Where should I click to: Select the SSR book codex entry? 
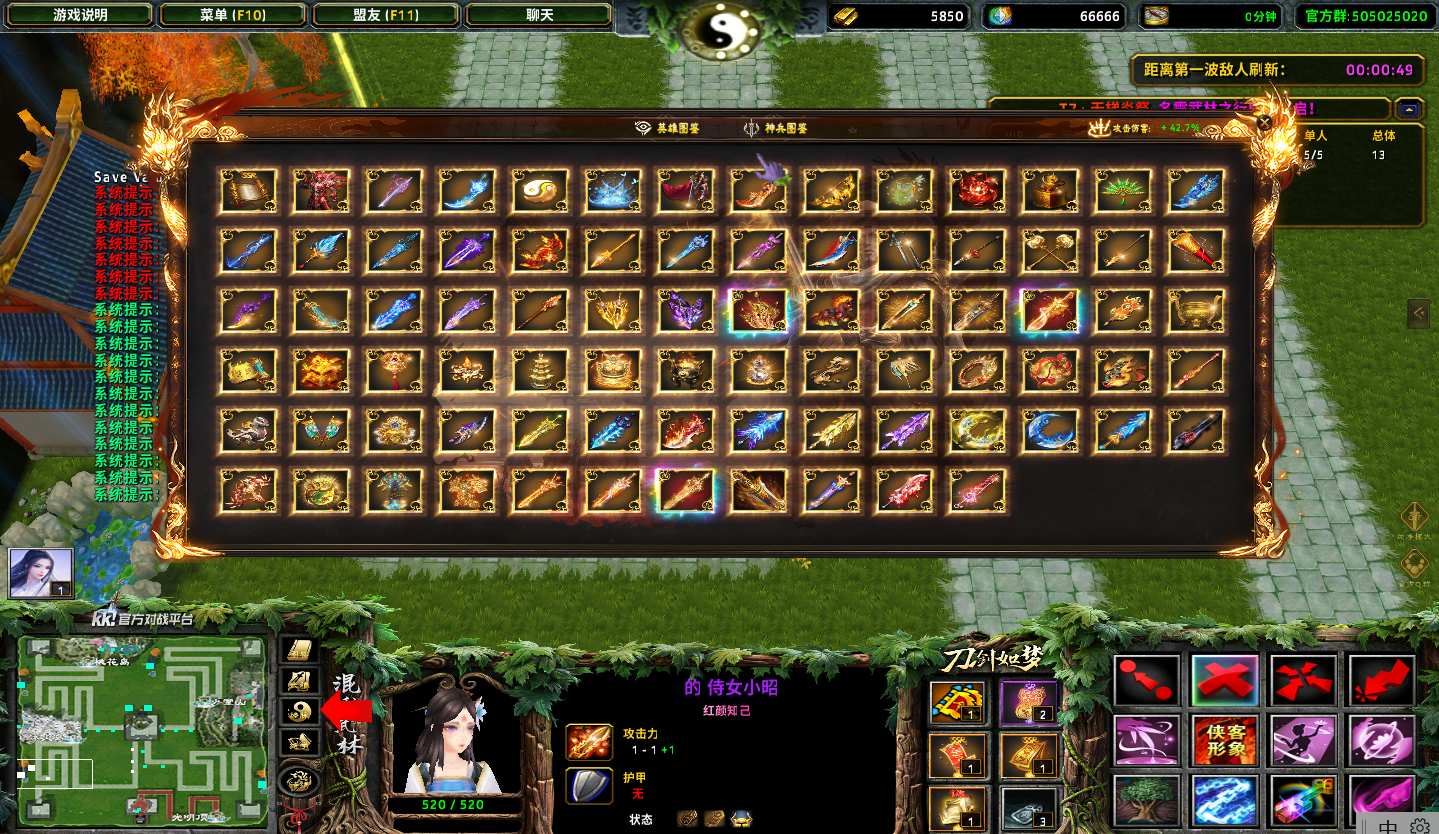(x=248, y=191)
